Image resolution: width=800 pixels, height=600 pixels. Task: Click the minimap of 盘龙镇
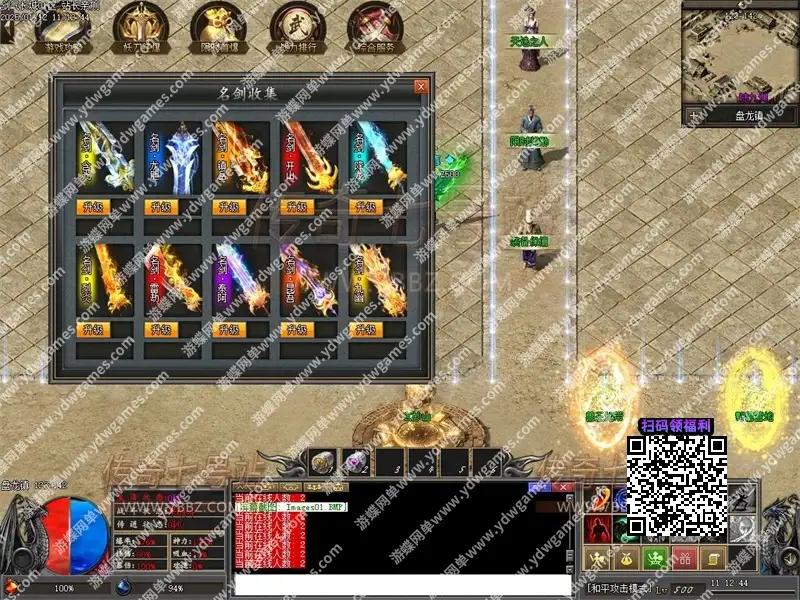click(741, 58)
